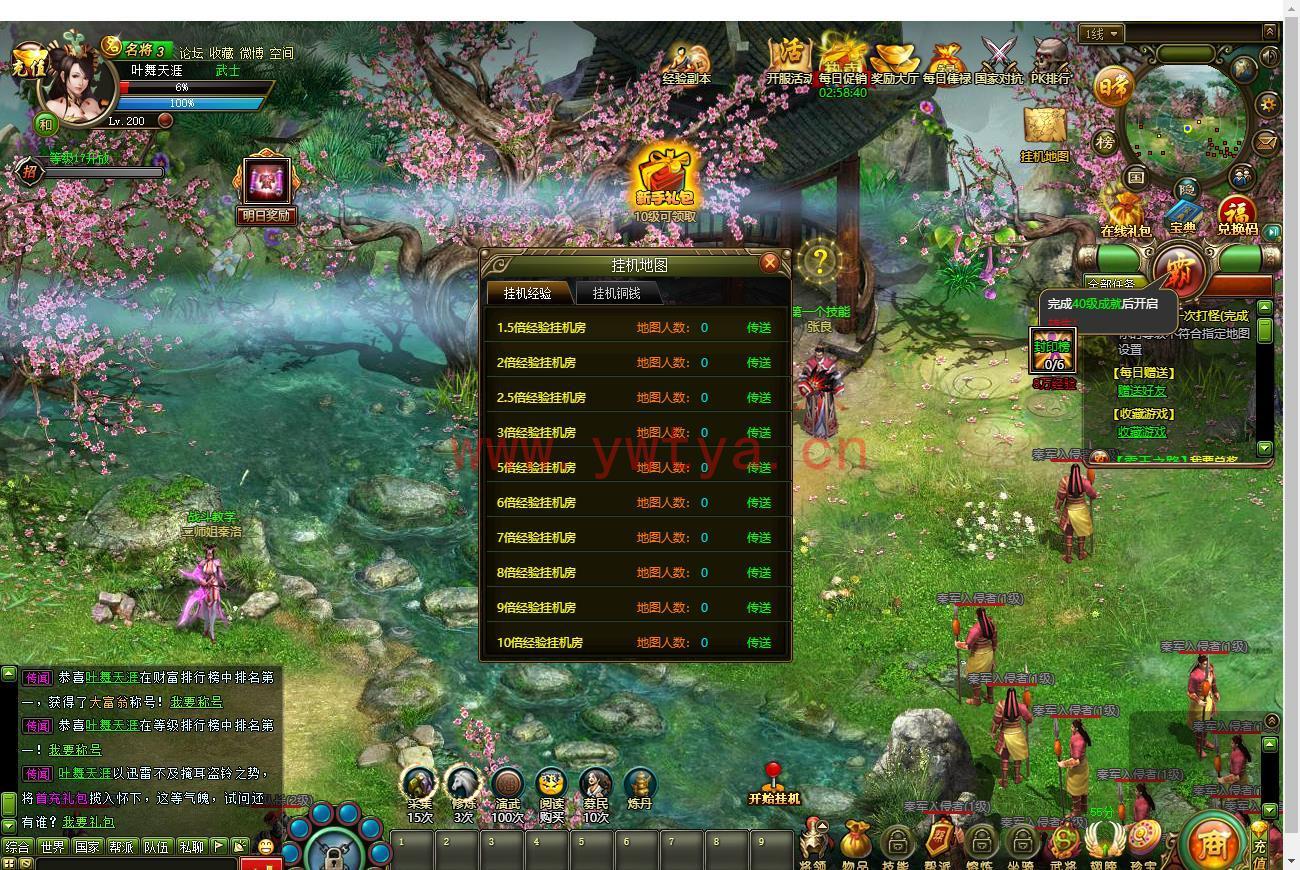Click the 收藏游戏 link in quest panel
This screenshot has width=1300, height=870.
point(1142,432)
